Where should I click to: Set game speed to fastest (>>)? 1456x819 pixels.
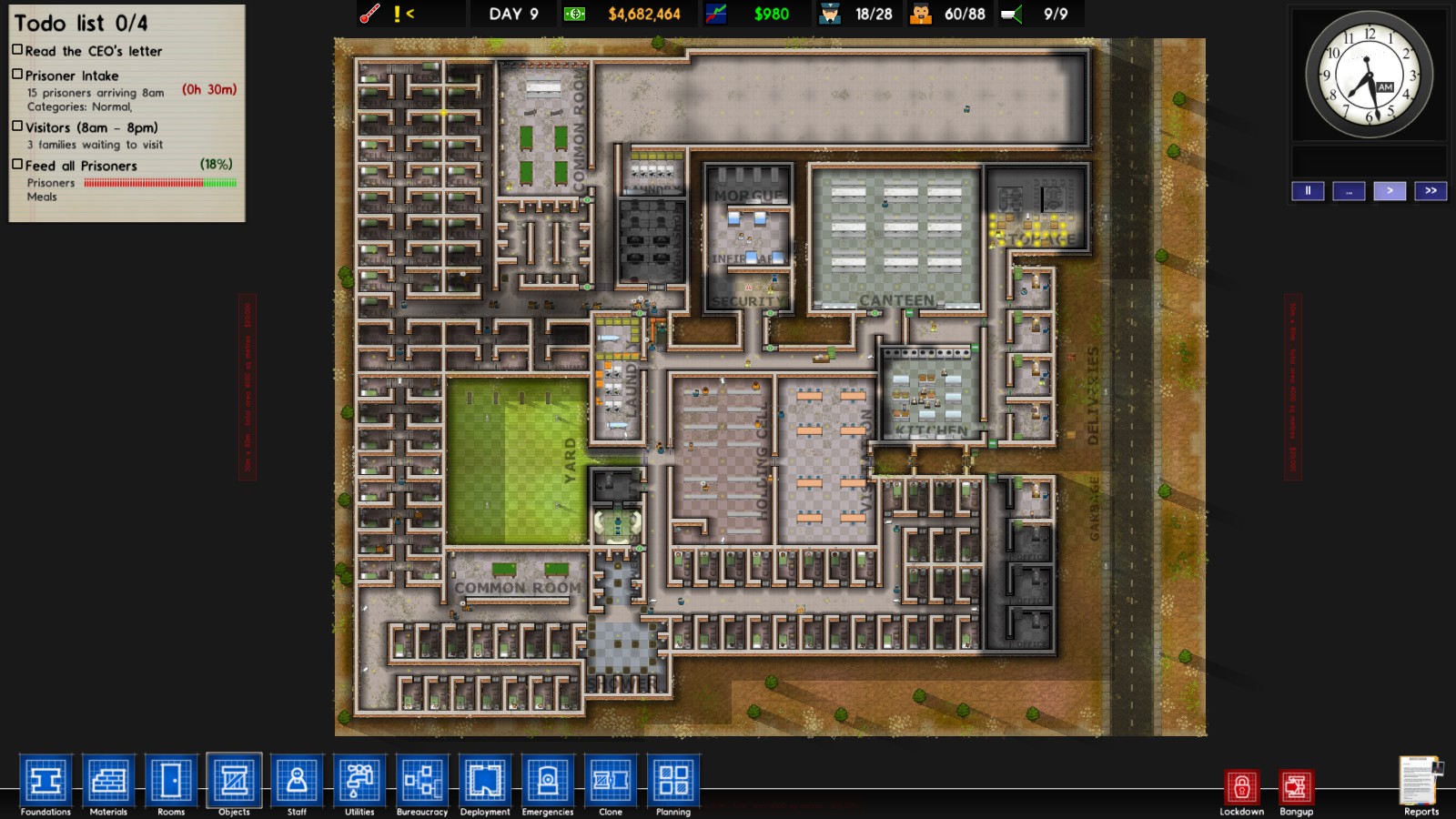[1431, 191]
